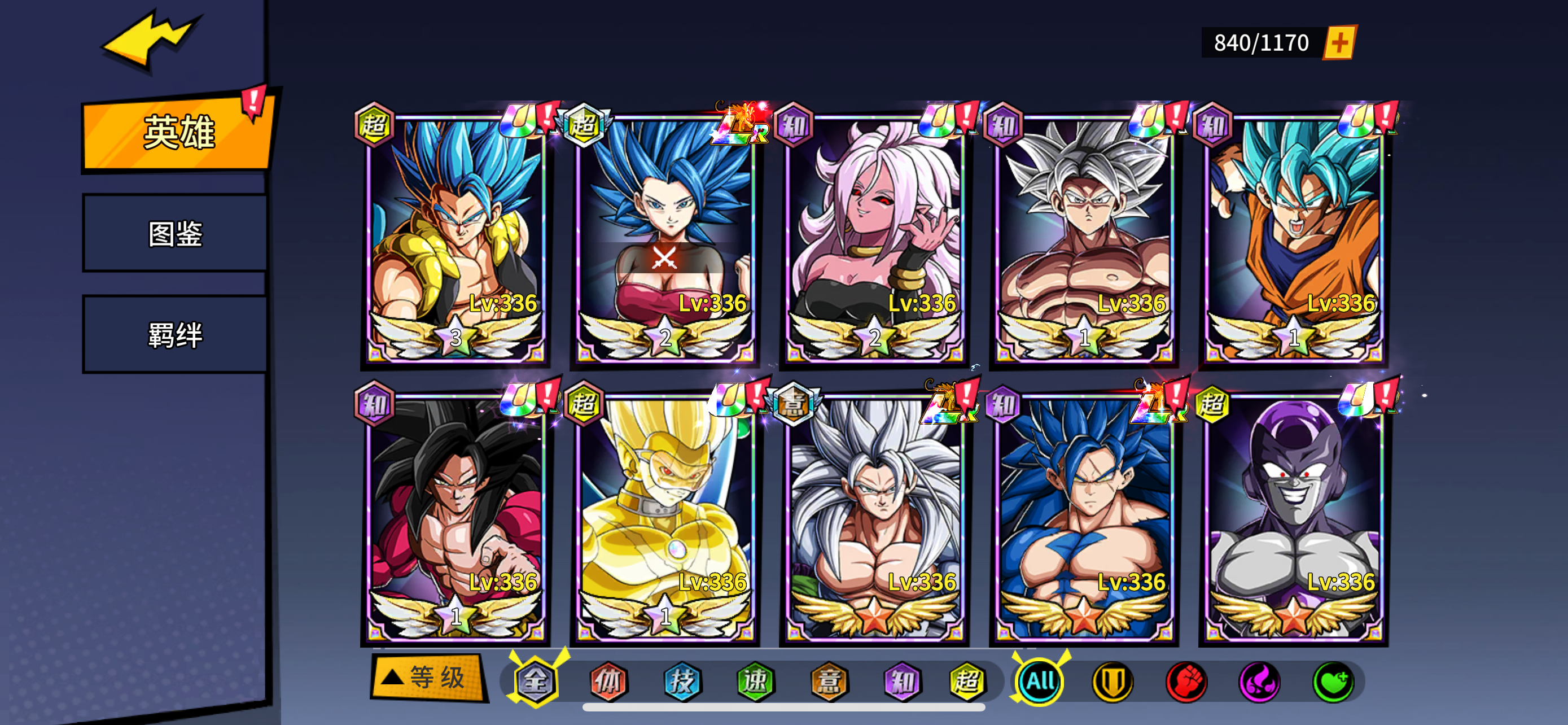Show all types with the 全 filter

click(536, 681)
